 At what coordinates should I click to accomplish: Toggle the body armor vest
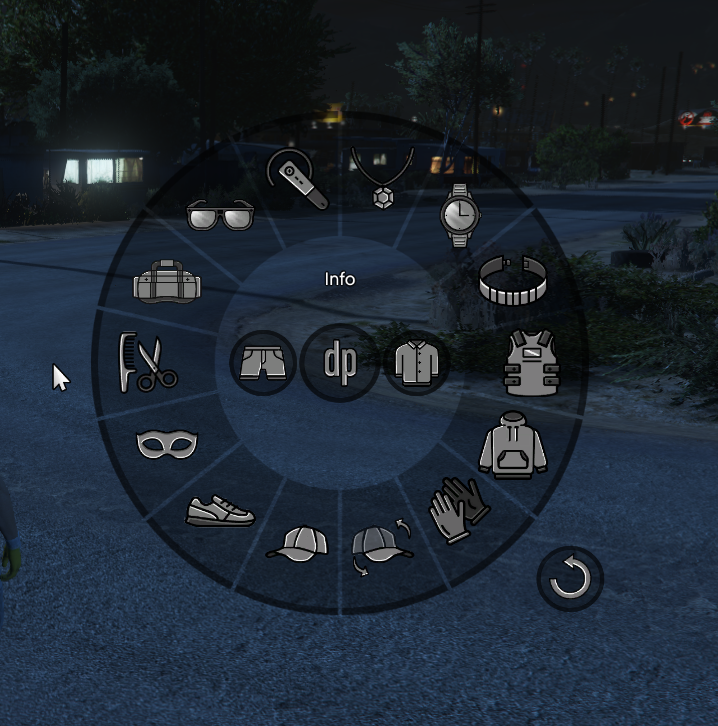click(x=532, y=364)
